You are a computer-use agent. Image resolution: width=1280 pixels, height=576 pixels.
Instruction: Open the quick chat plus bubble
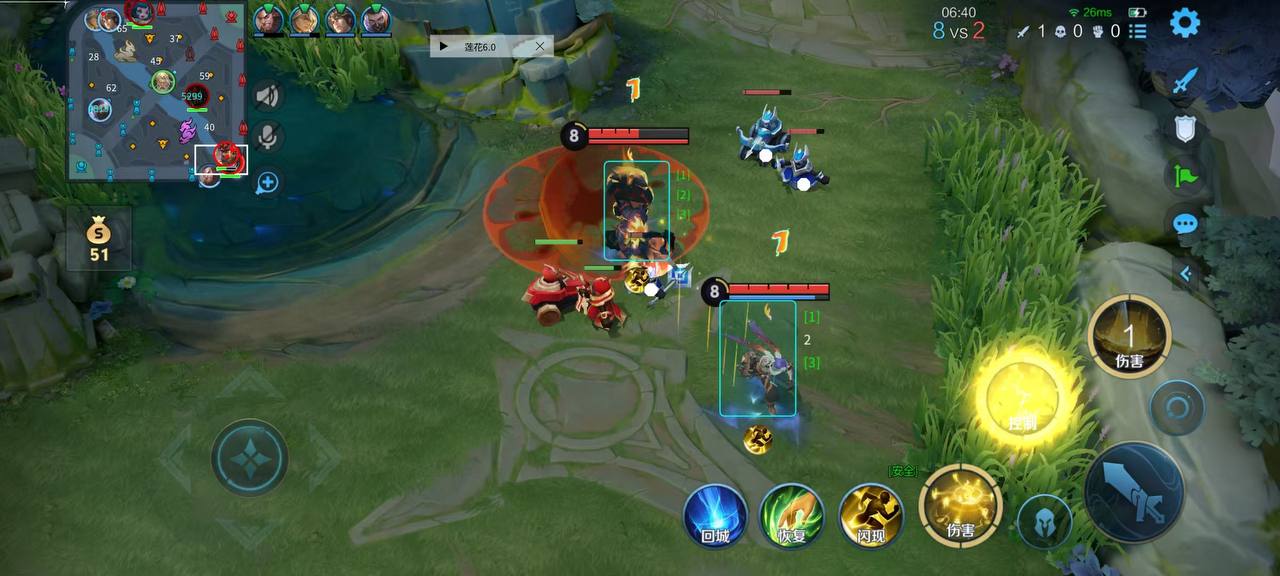[x=267, y=183]
